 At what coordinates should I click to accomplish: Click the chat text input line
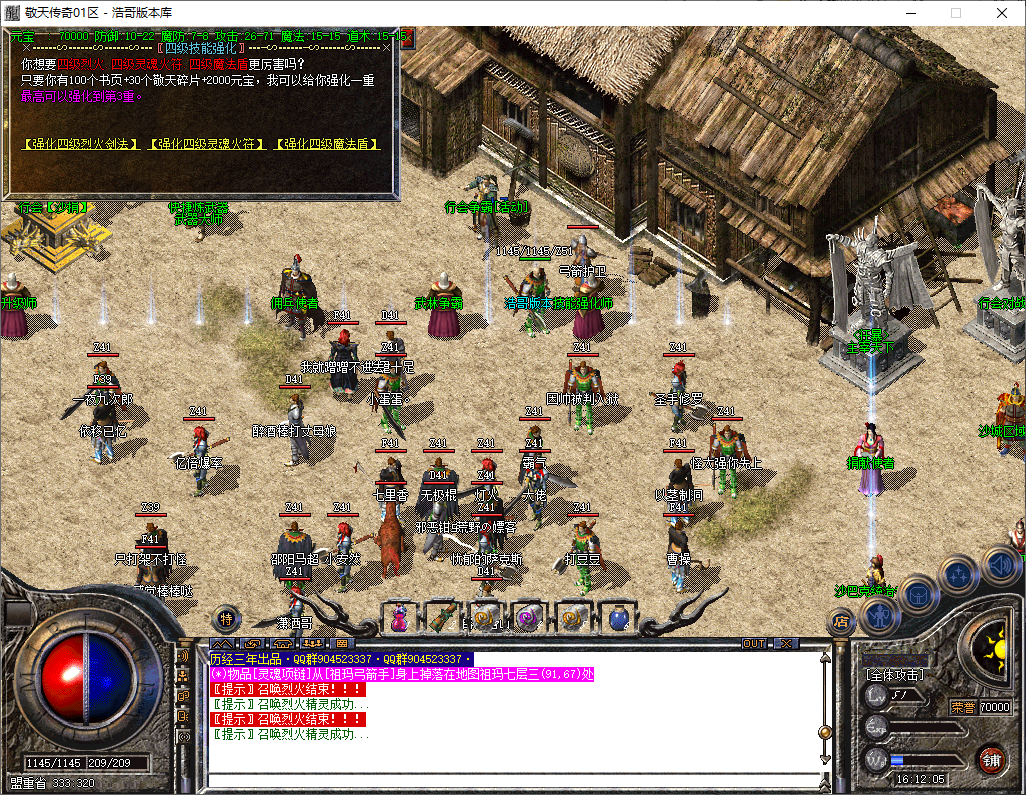(x=512, y=780)
